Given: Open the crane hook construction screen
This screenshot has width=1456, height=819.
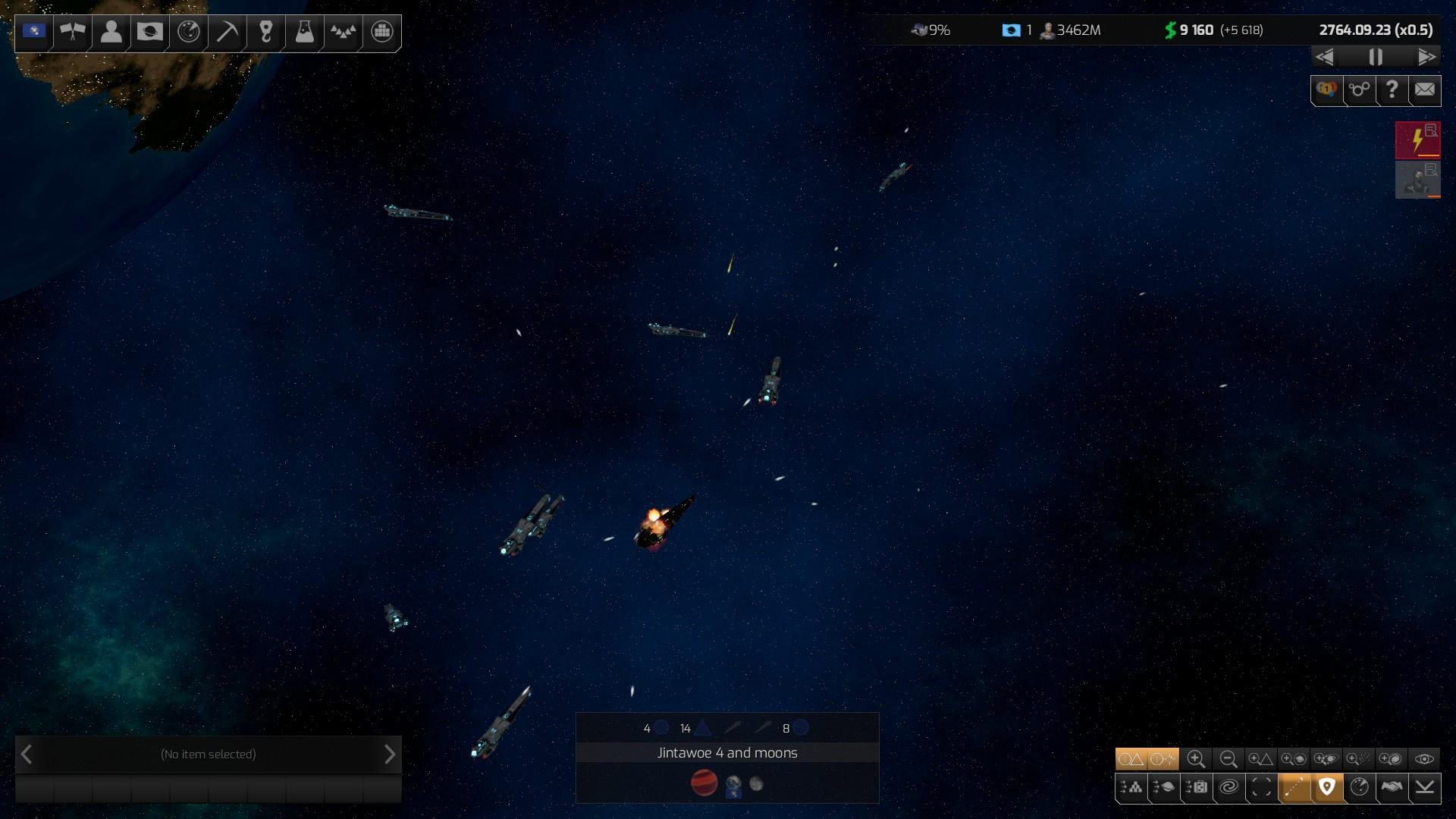Looking at the screenshot, I should click(265, 32).
